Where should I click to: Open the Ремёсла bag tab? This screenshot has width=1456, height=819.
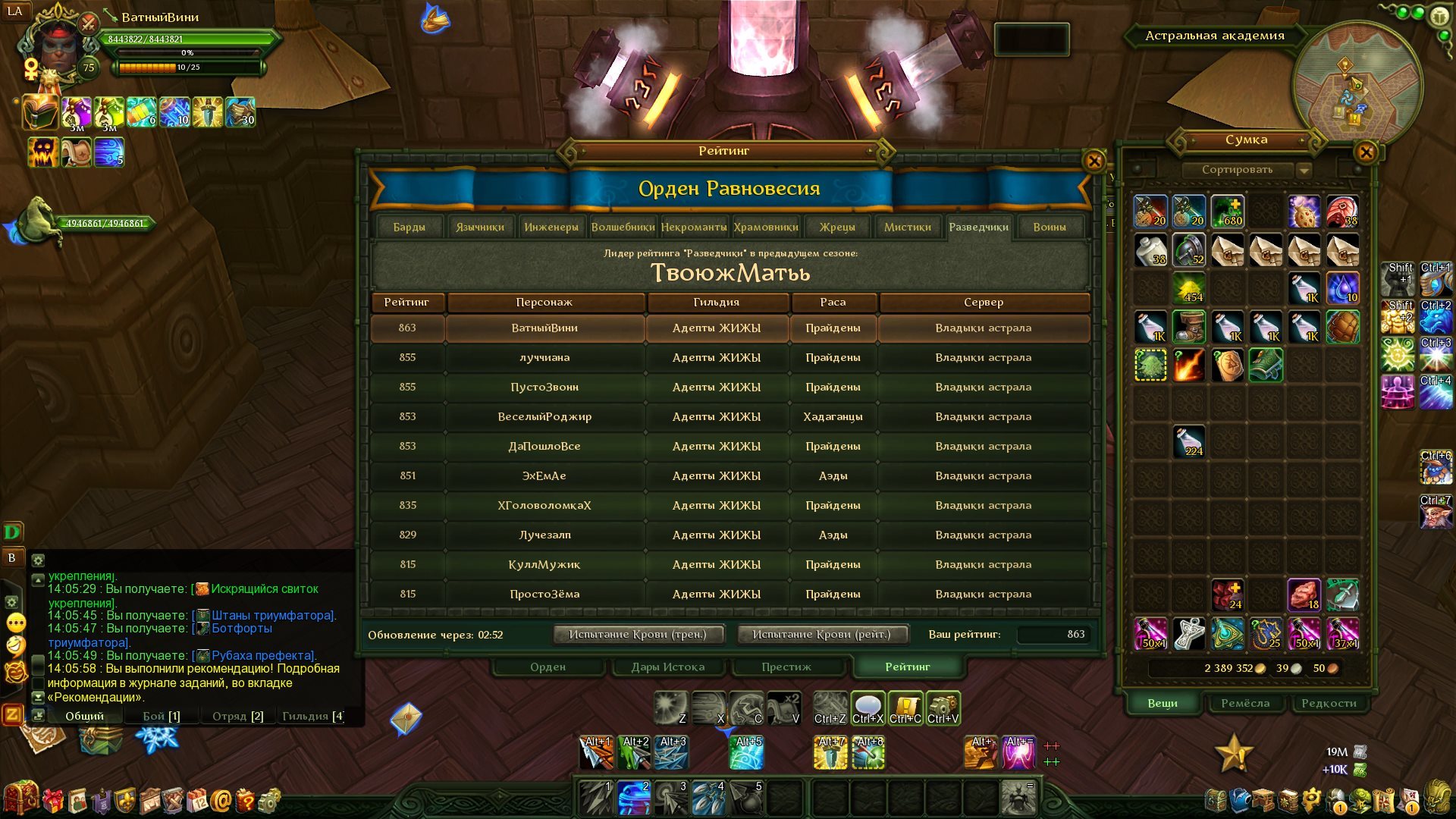(x=1244, y=703)
